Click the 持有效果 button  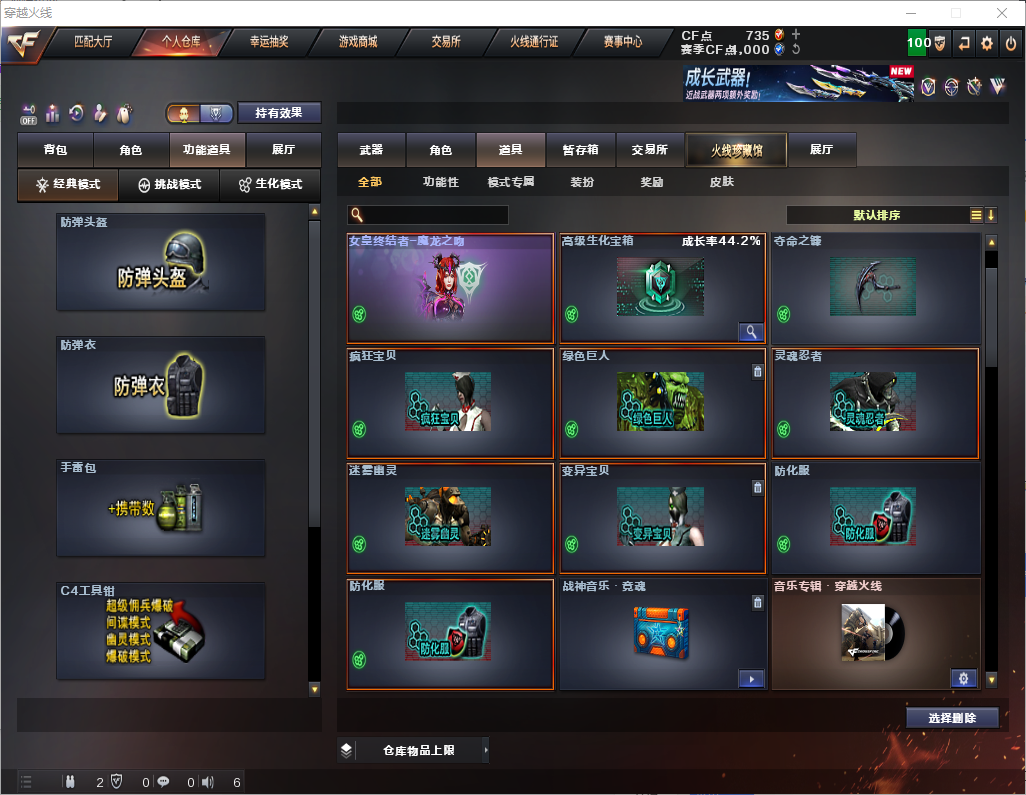[x=279, y=113]
